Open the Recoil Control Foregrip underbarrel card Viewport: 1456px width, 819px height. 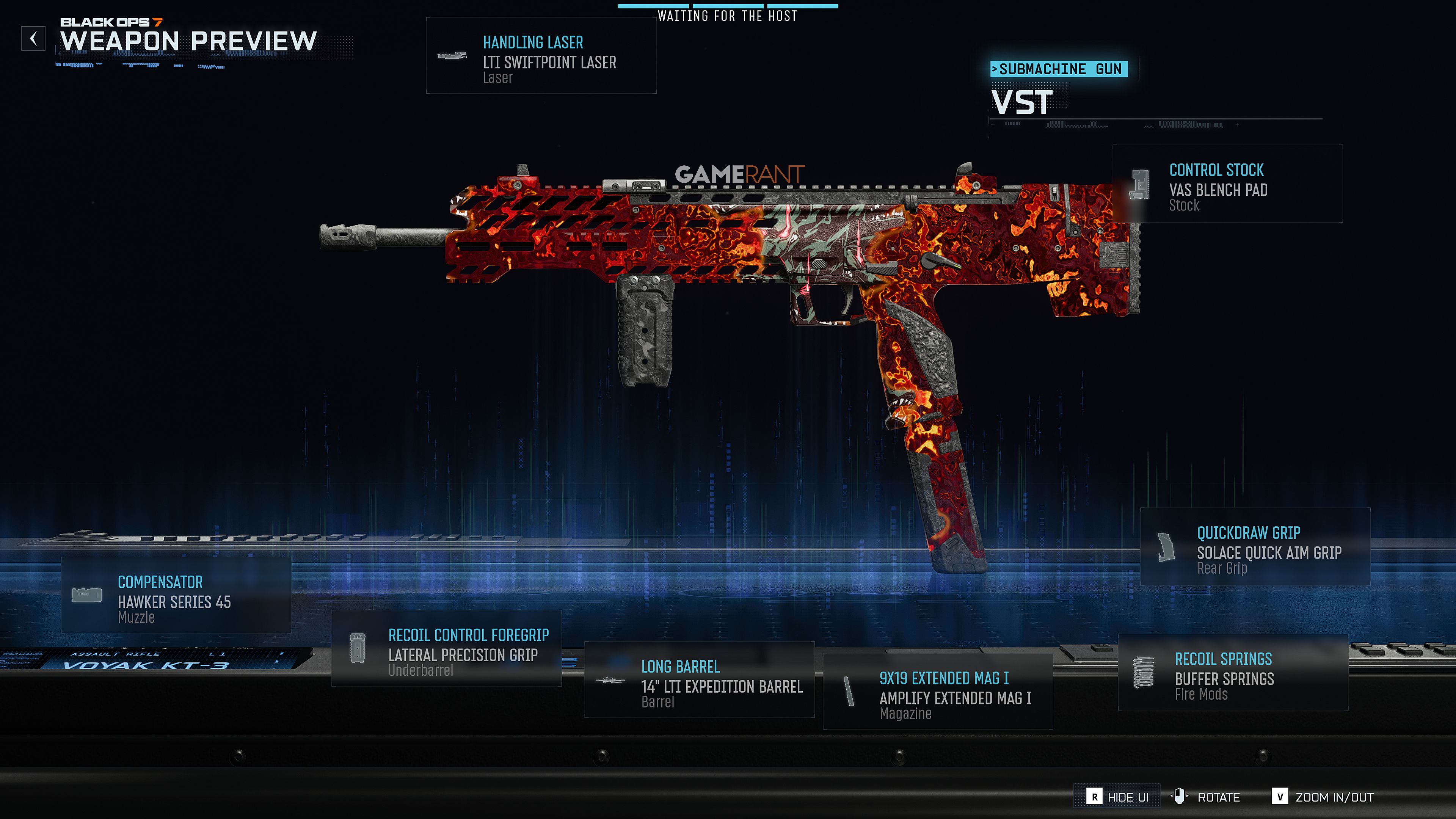447,649
